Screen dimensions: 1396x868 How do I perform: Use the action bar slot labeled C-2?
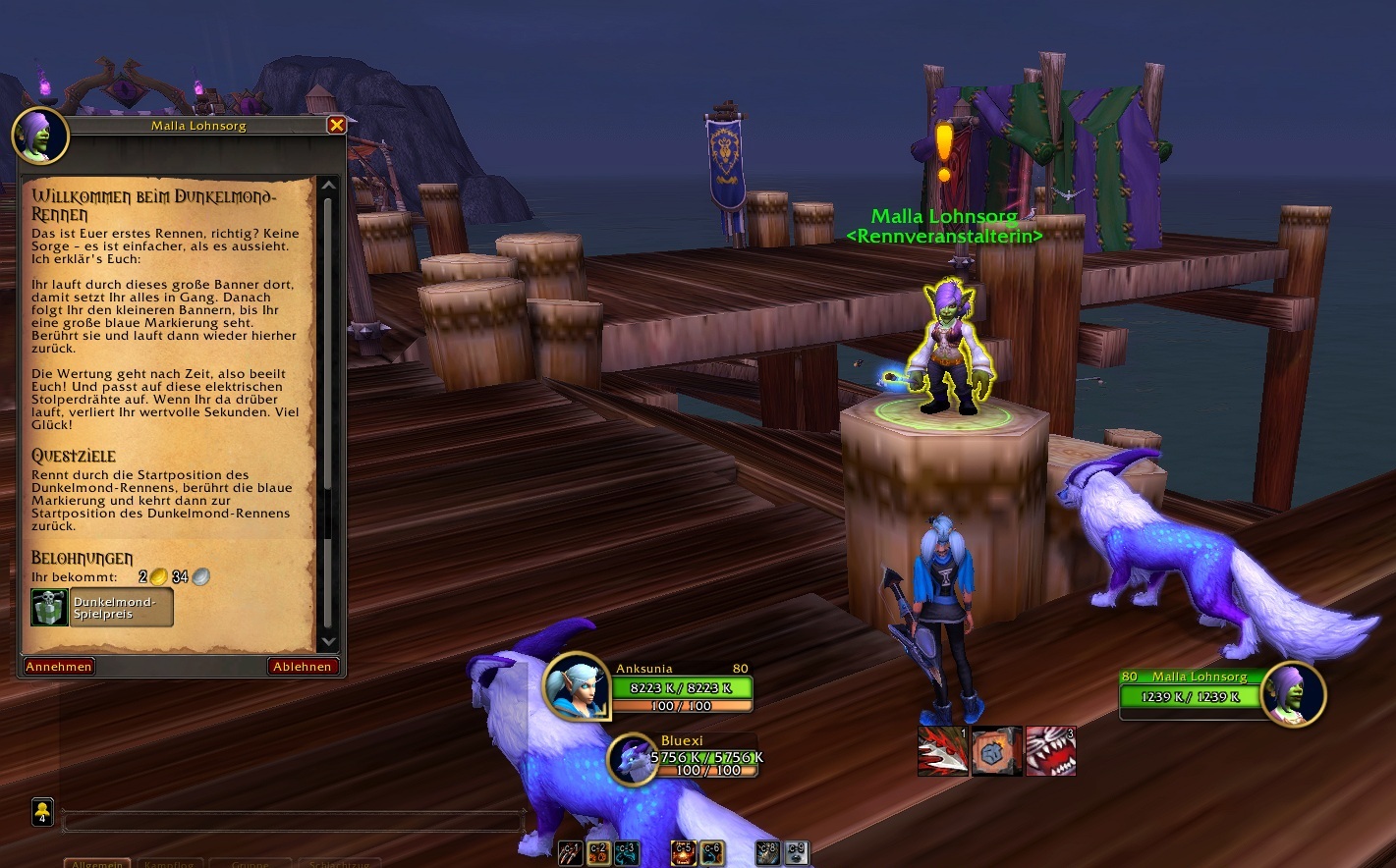pyautogui.click(x=598, y=853)
